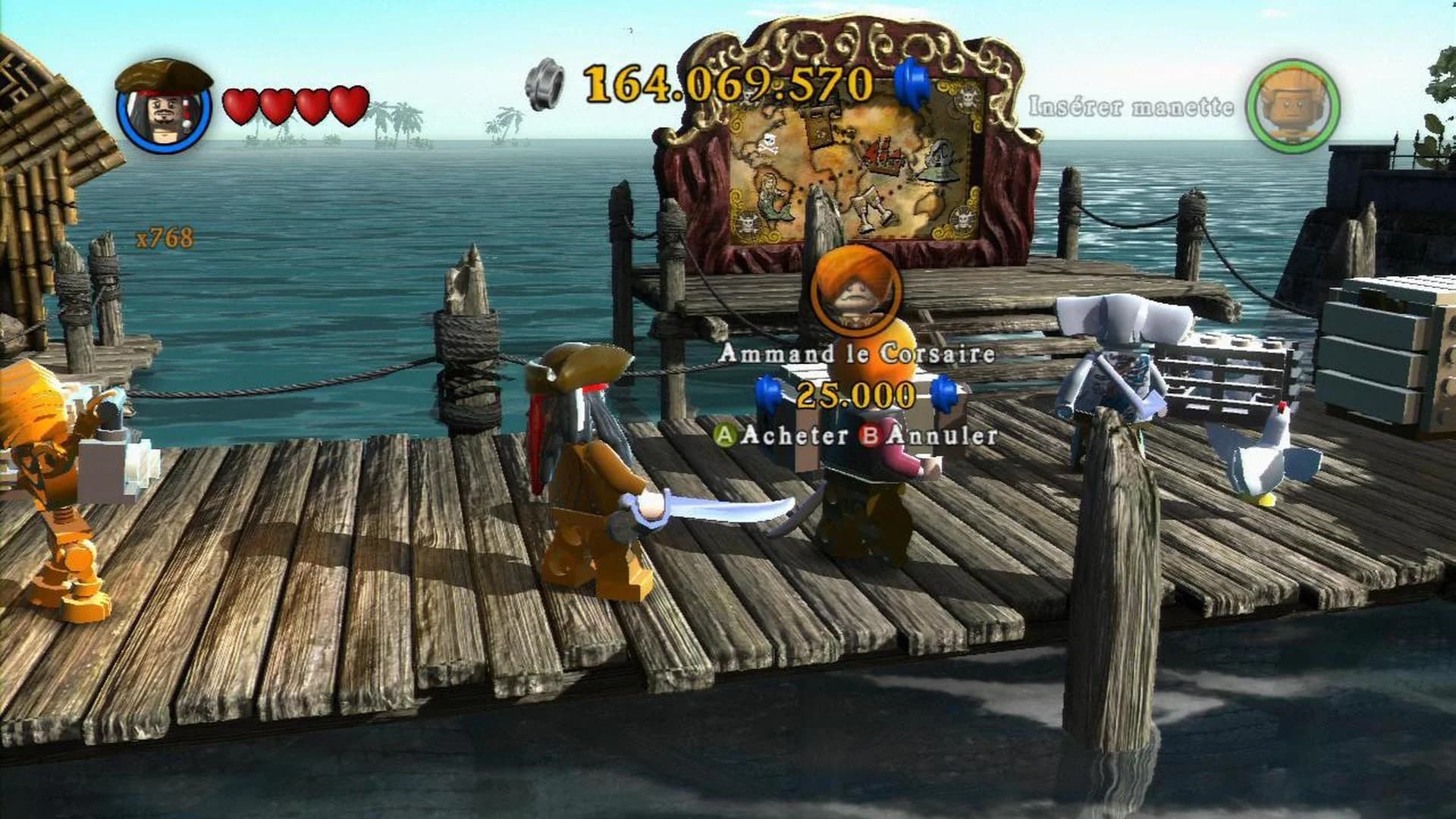Click the ship illustration on the treasure map
The width and height of the screenshot is (1456, 819).
[883, 155]
